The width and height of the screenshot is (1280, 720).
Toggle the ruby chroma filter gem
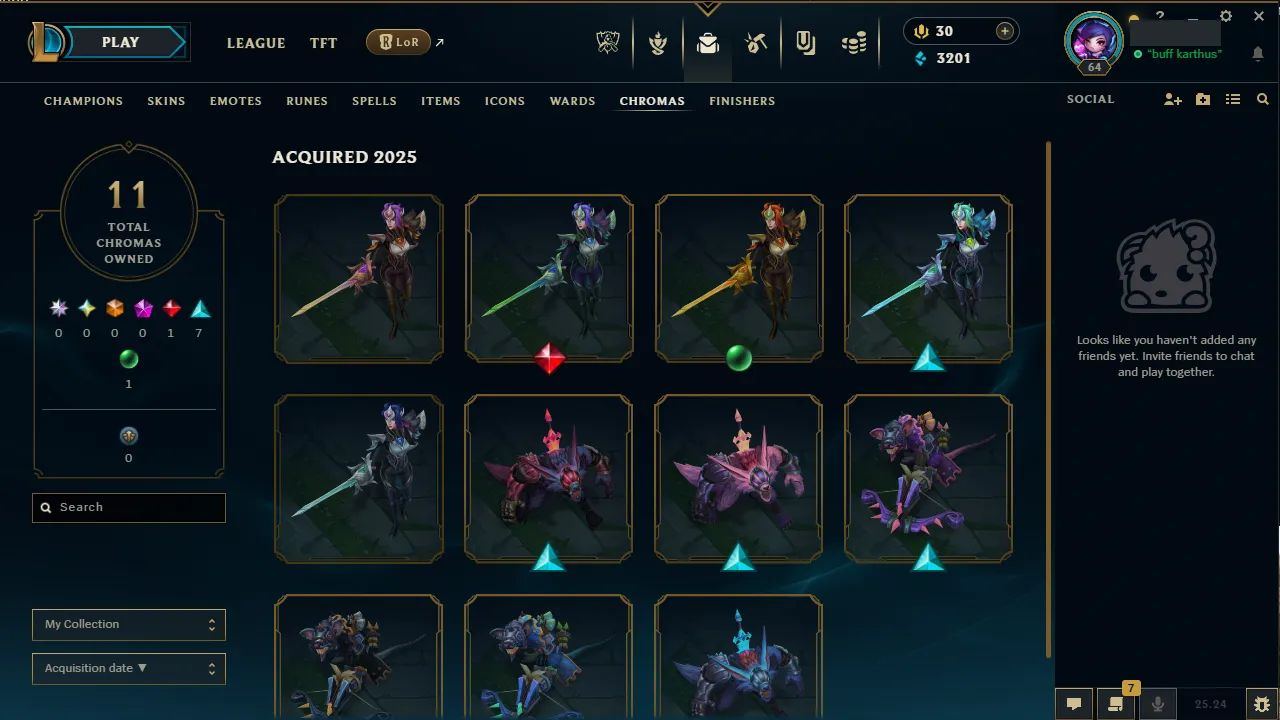(170, 308)
